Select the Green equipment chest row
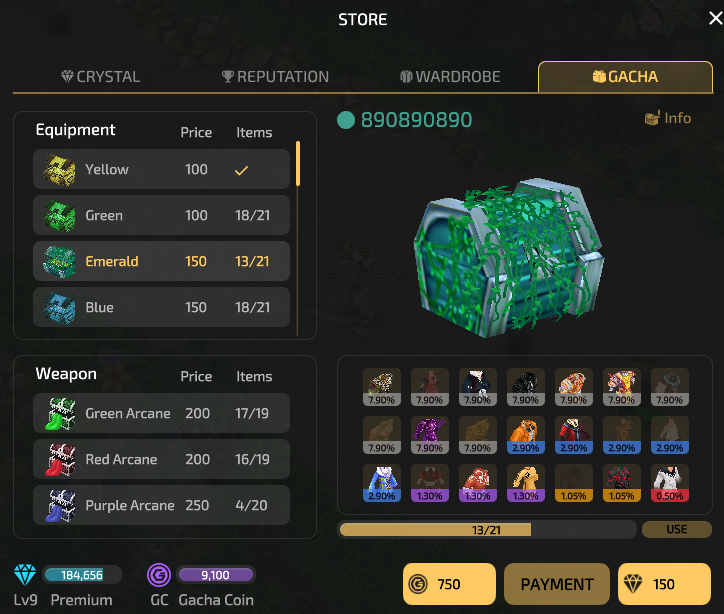 tap(161, 216)
